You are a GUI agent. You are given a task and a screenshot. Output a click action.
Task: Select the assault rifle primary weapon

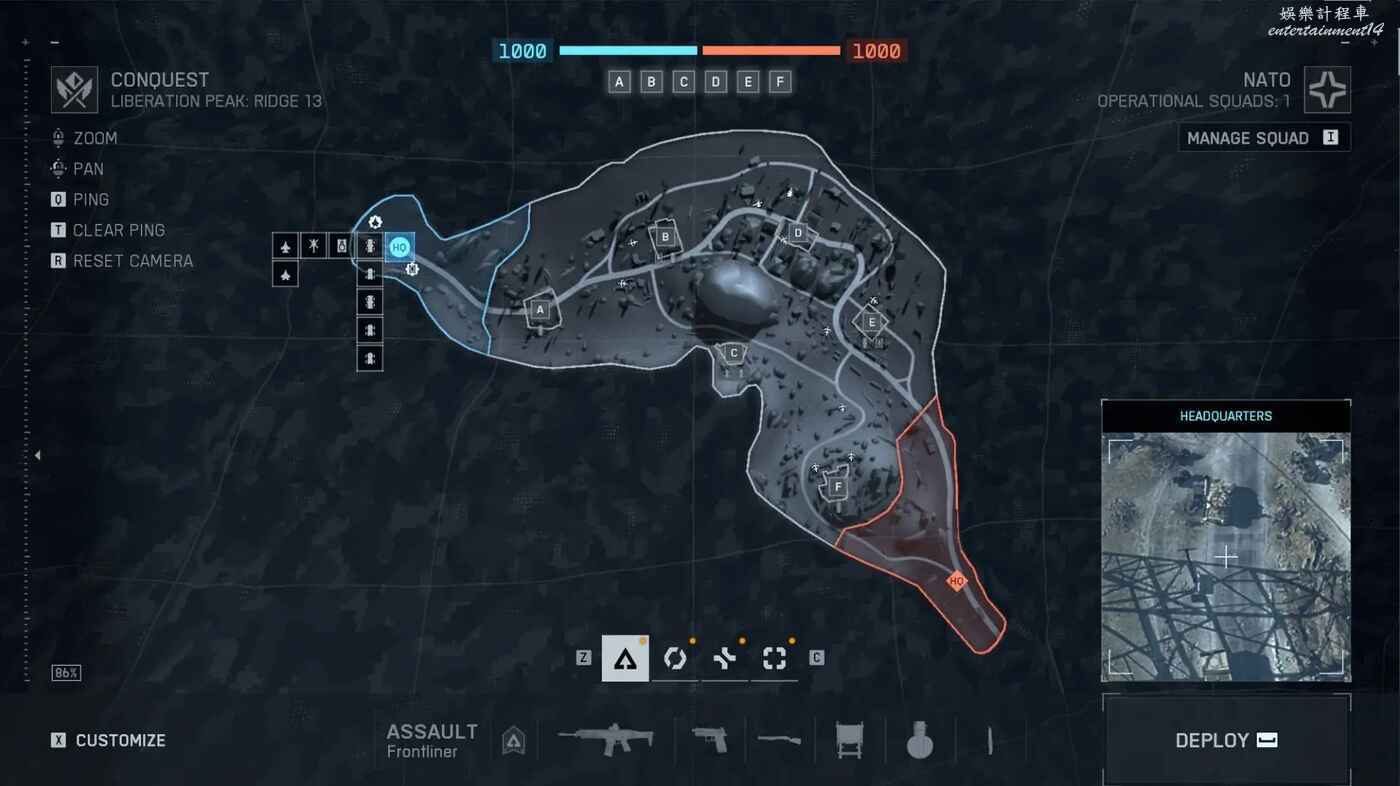click(x=606, y=740)
